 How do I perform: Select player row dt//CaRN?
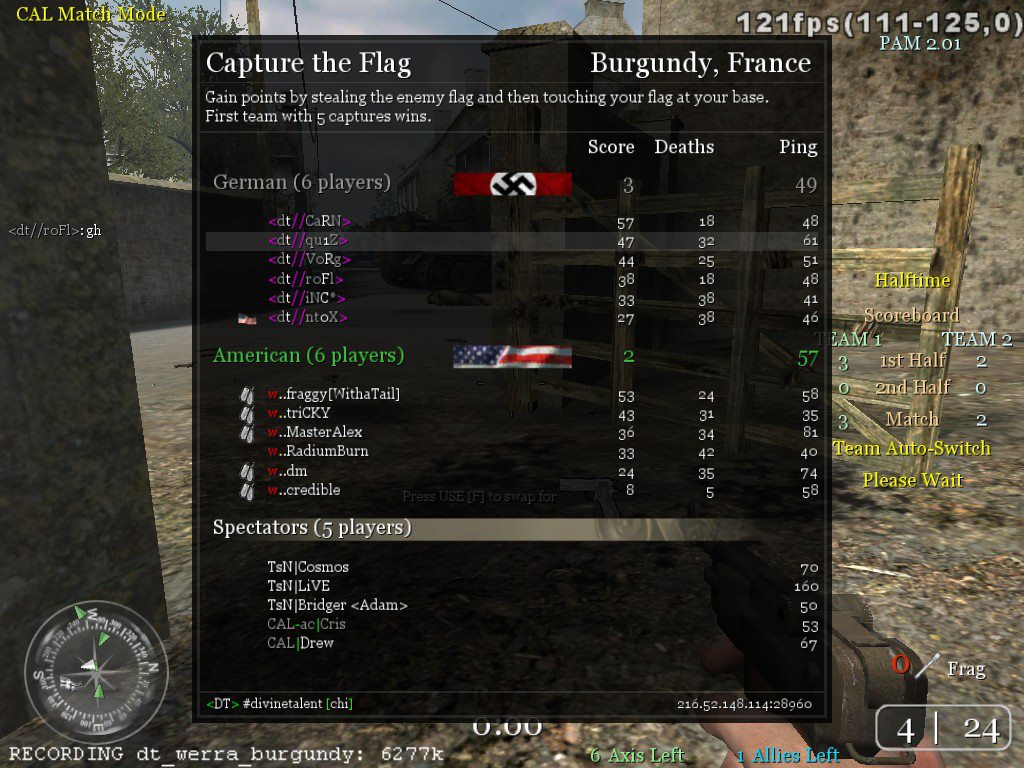[x=309, y=221]
